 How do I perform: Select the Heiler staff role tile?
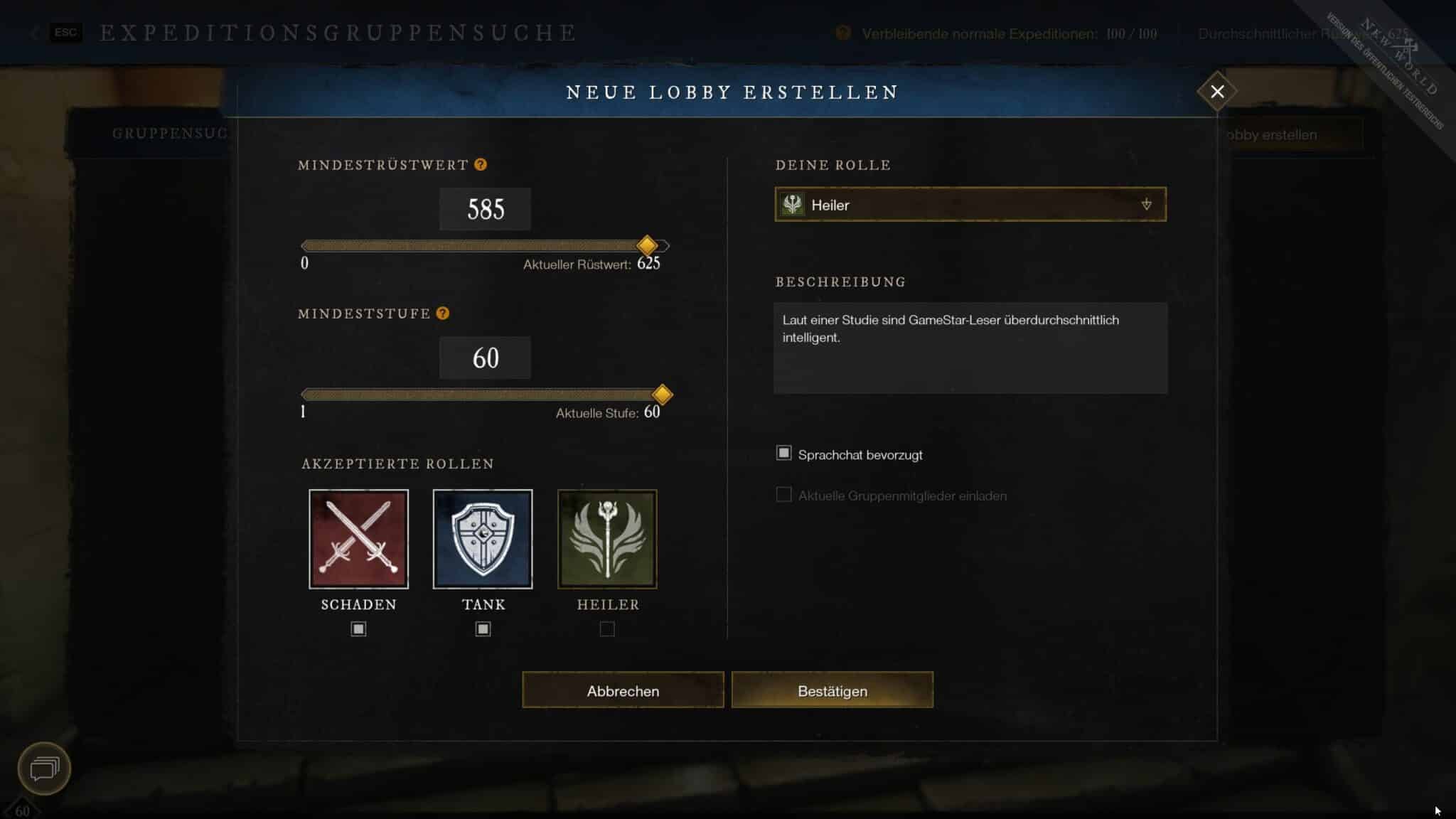pos(607,539)
